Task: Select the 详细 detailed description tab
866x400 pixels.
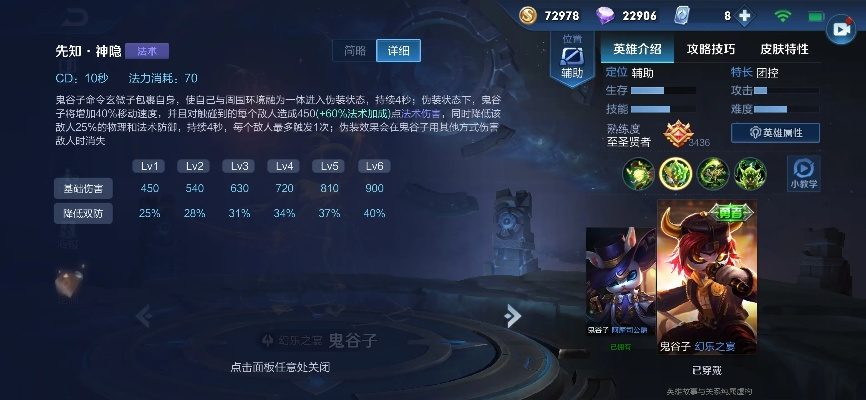Action: pos(399,51)
